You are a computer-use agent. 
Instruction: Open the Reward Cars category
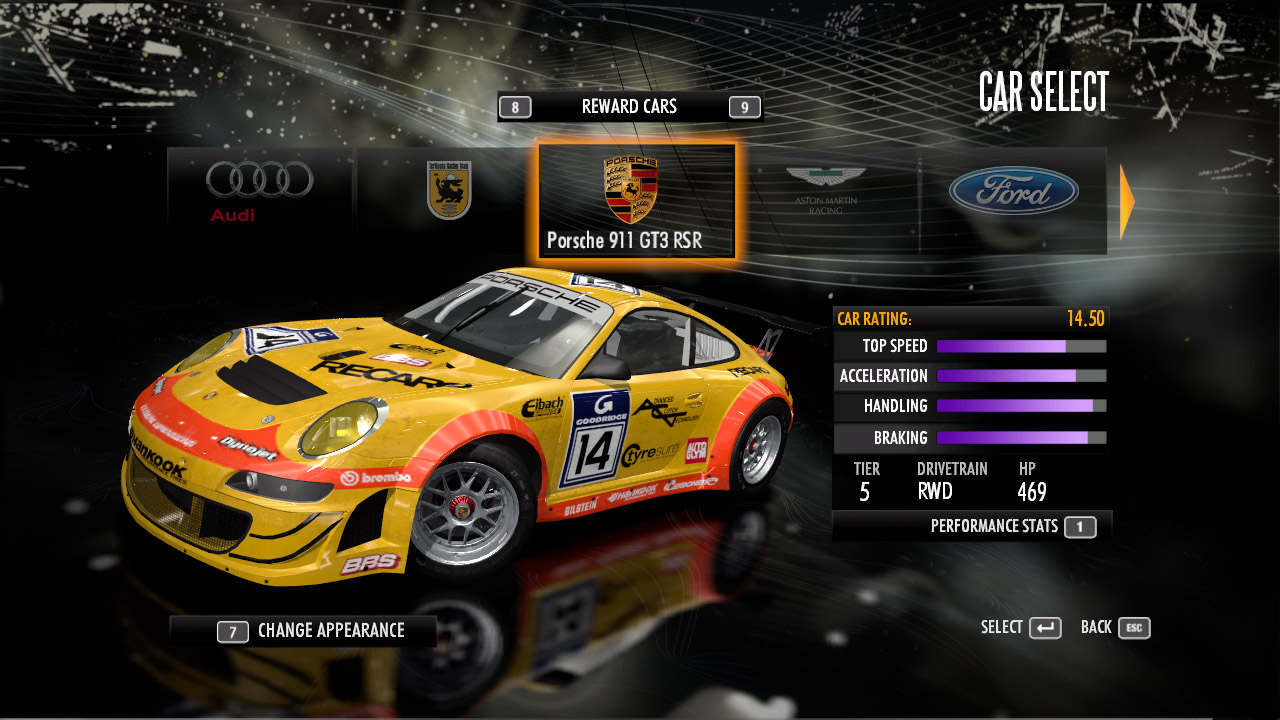630,107
